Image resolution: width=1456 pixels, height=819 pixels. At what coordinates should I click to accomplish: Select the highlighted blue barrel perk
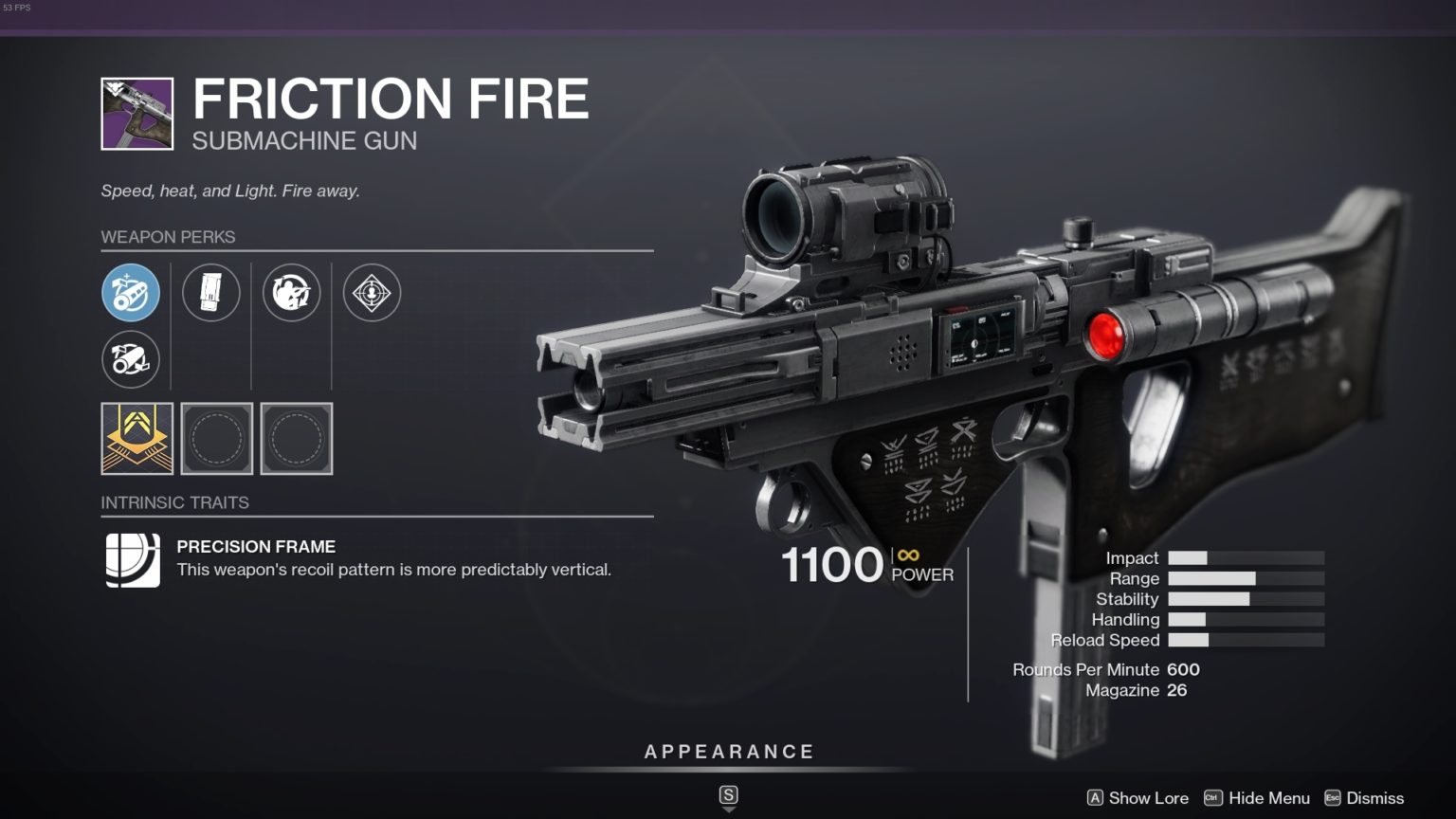[131, 293]
